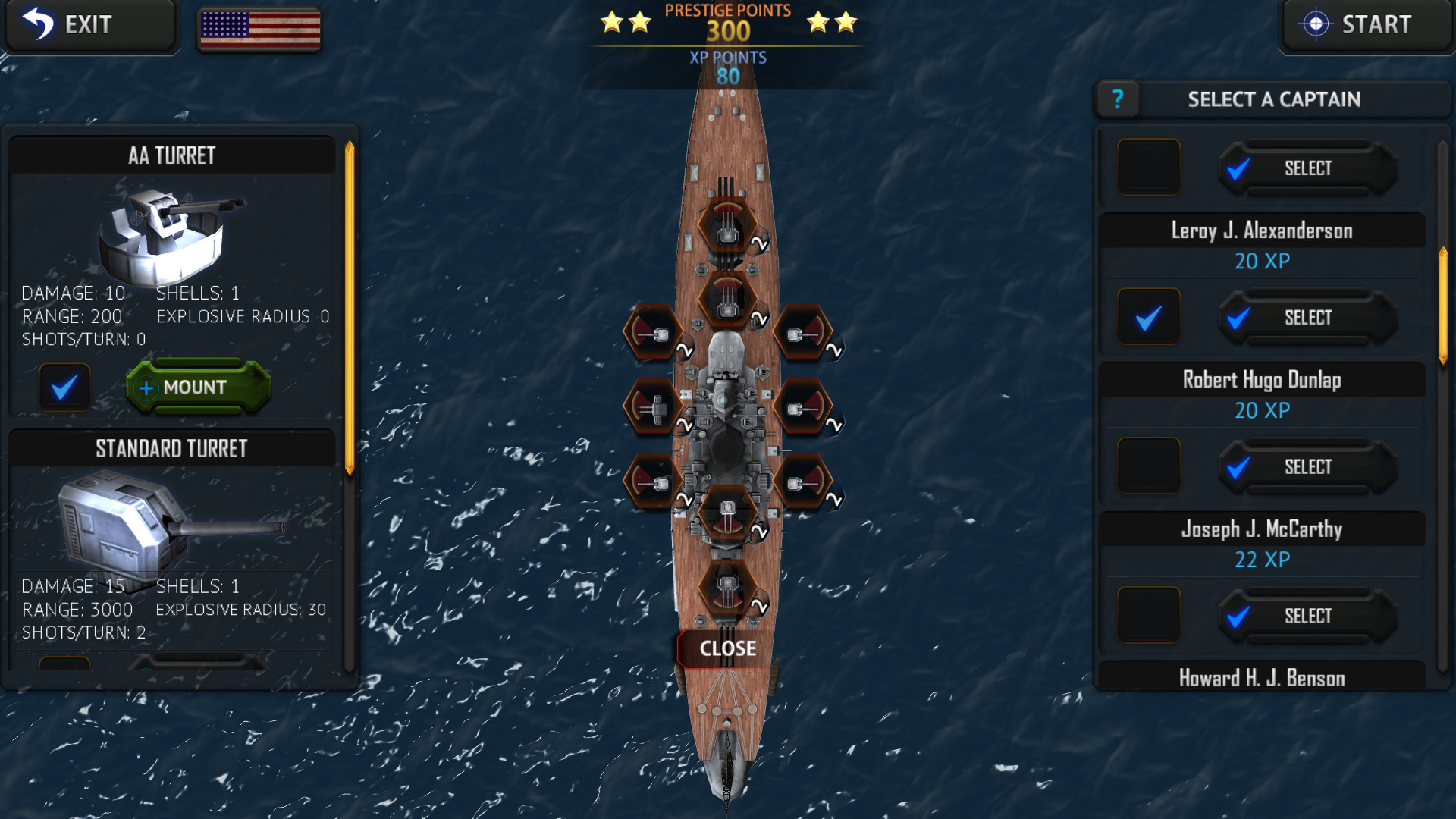The image size is (1456, 819).
Task: Enable the AA Turret mount checkbox
Action: tap(64, 388)
